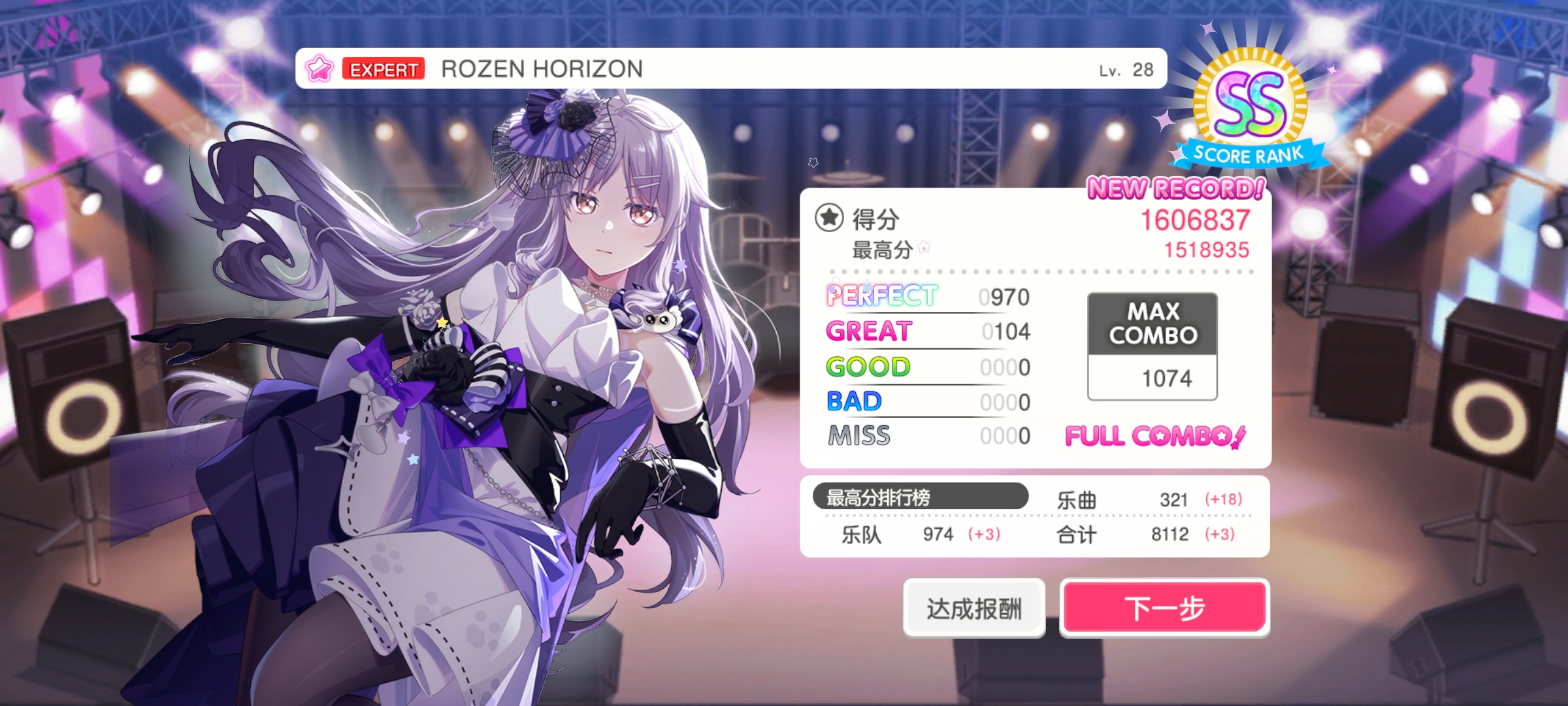
Task: Open the 达成报酬 rewards button
Action: pos(973,608)
